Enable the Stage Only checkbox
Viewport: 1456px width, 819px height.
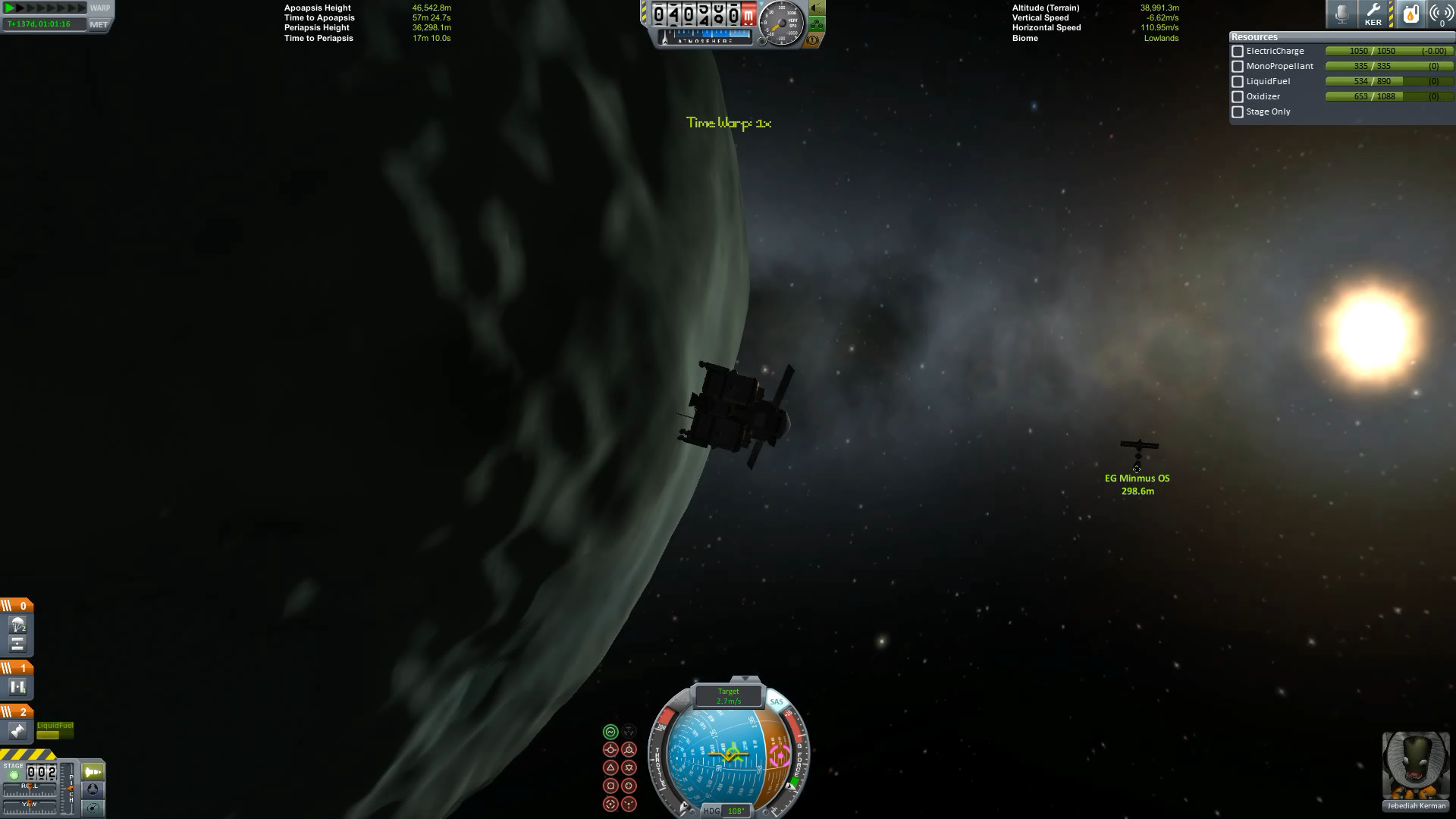tap(1238, 112)
